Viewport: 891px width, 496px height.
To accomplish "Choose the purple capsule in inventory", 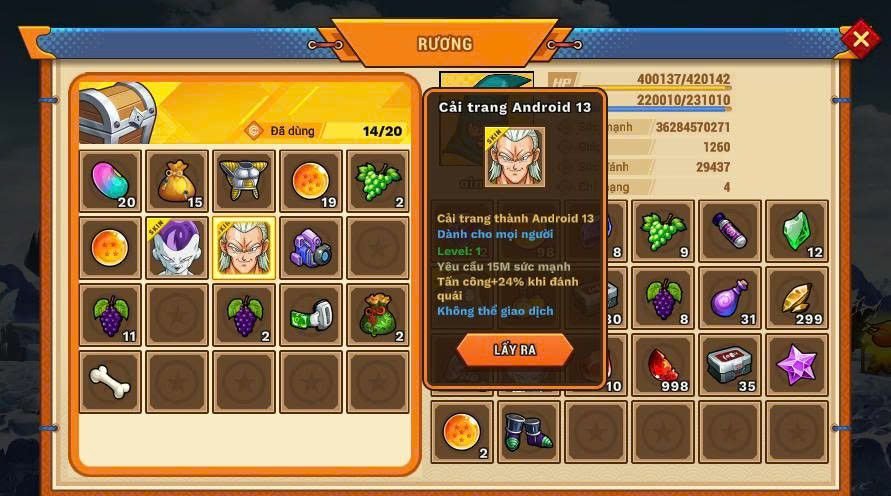I will click(730, 231).
